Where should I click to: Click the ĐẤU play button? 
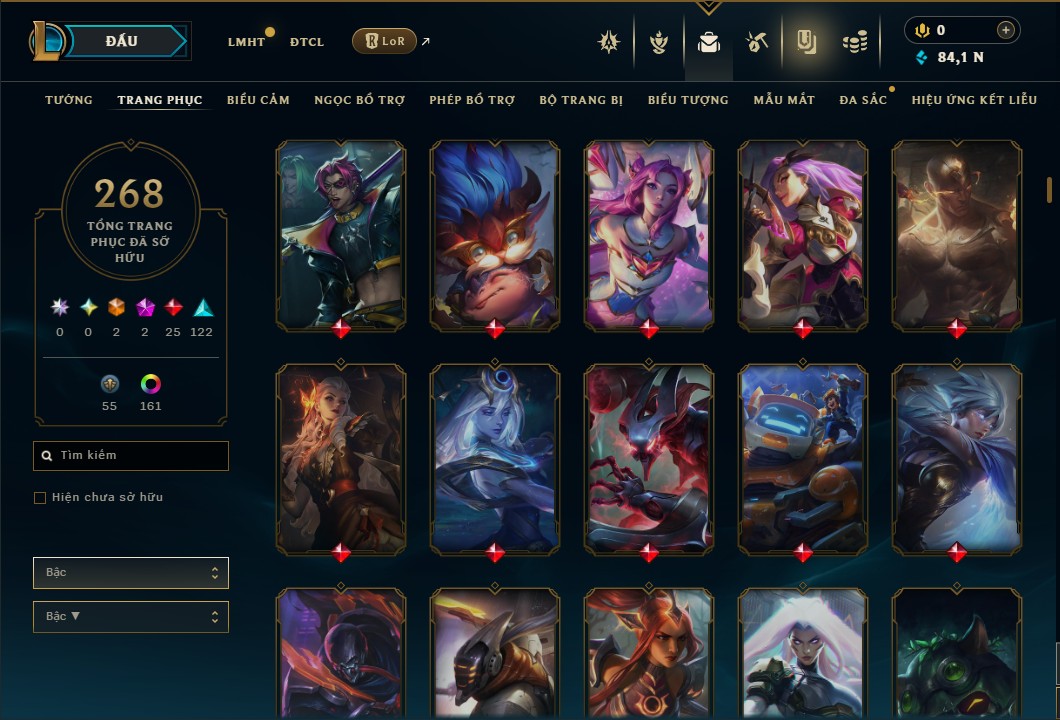pos(123,41)
